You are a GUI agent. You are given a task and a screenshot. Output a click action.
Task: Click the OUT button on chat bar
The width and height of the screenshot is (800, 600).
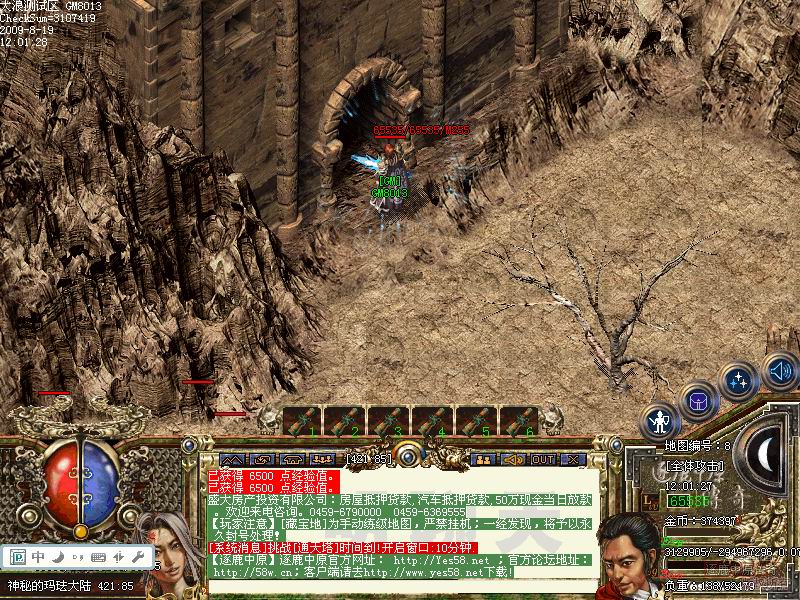coord(543,459)
